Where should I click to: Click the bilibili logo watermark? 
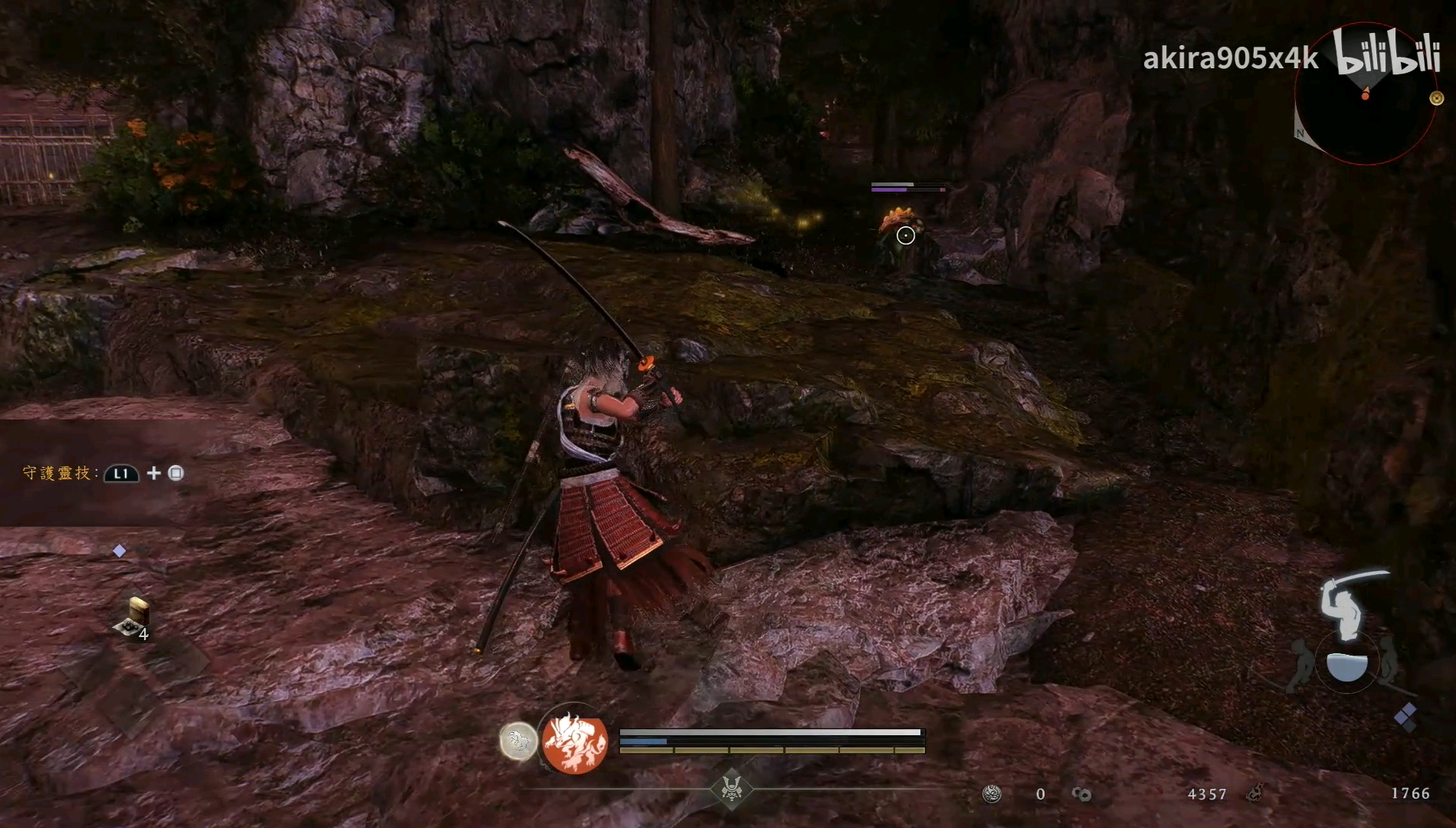[1386, 52]
